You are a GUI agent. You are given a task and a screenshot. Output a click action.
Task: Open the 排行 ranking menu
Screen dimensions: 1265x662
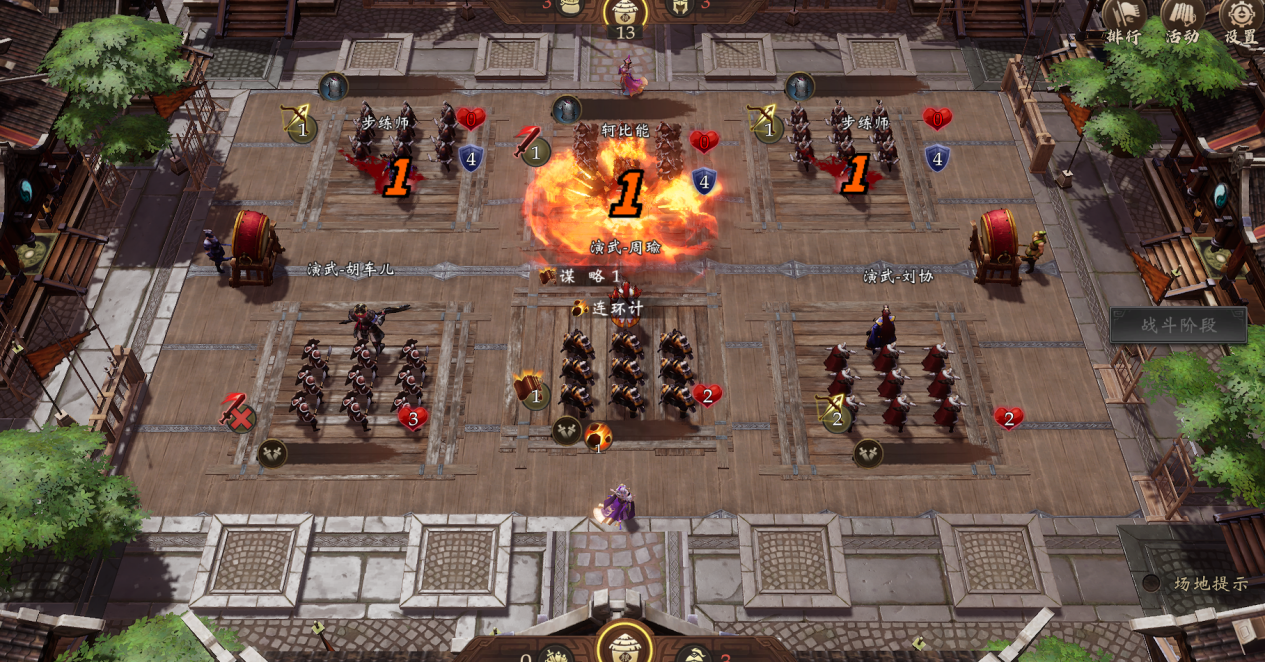tap(1124, 20)
